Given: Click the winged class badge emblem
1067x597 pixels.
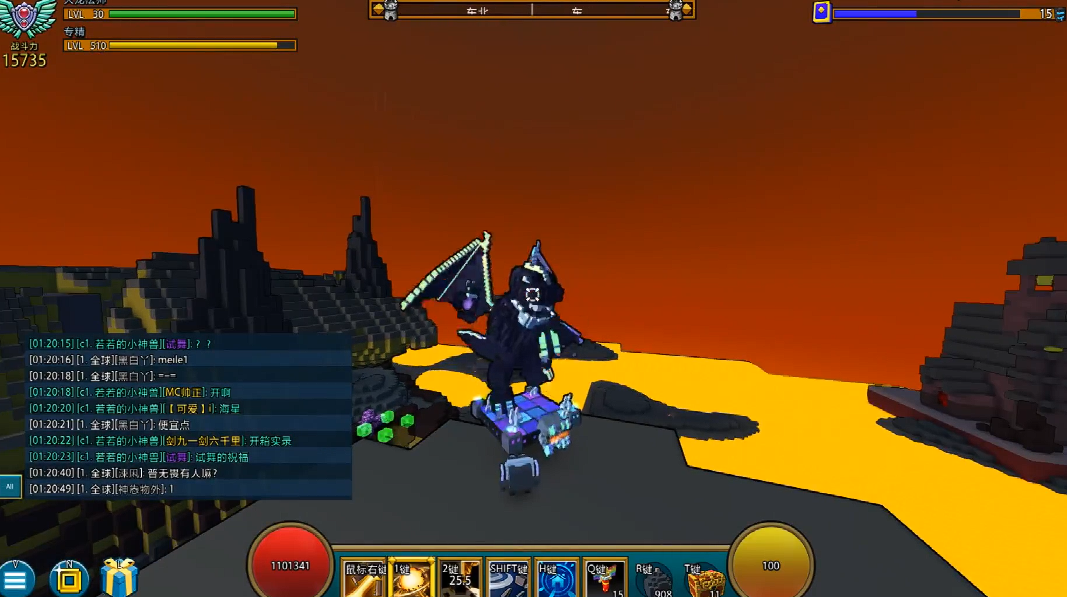Looking at the screenshot, I should point(30,21).
